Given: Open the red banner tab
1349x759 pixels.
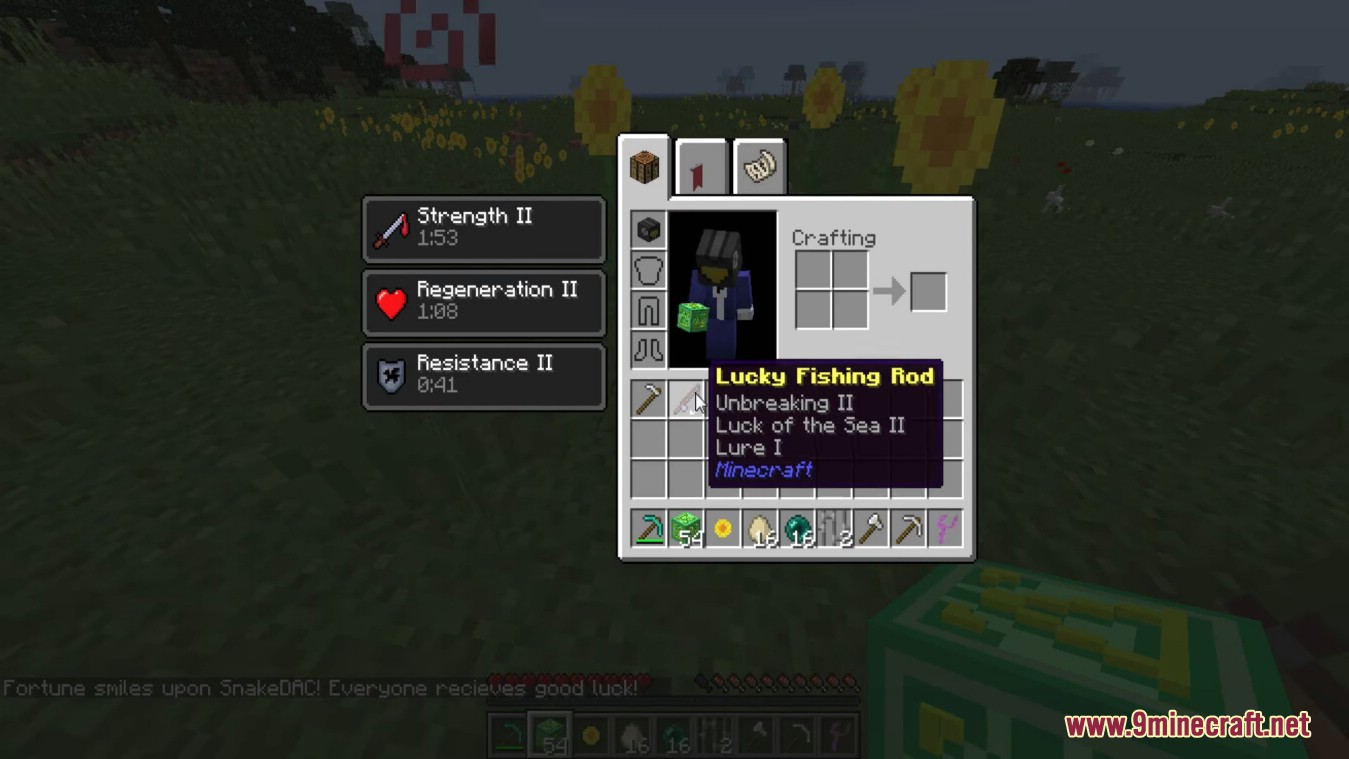Looking at the screenshot, I should pyautogui.click(x=702, y=165).
